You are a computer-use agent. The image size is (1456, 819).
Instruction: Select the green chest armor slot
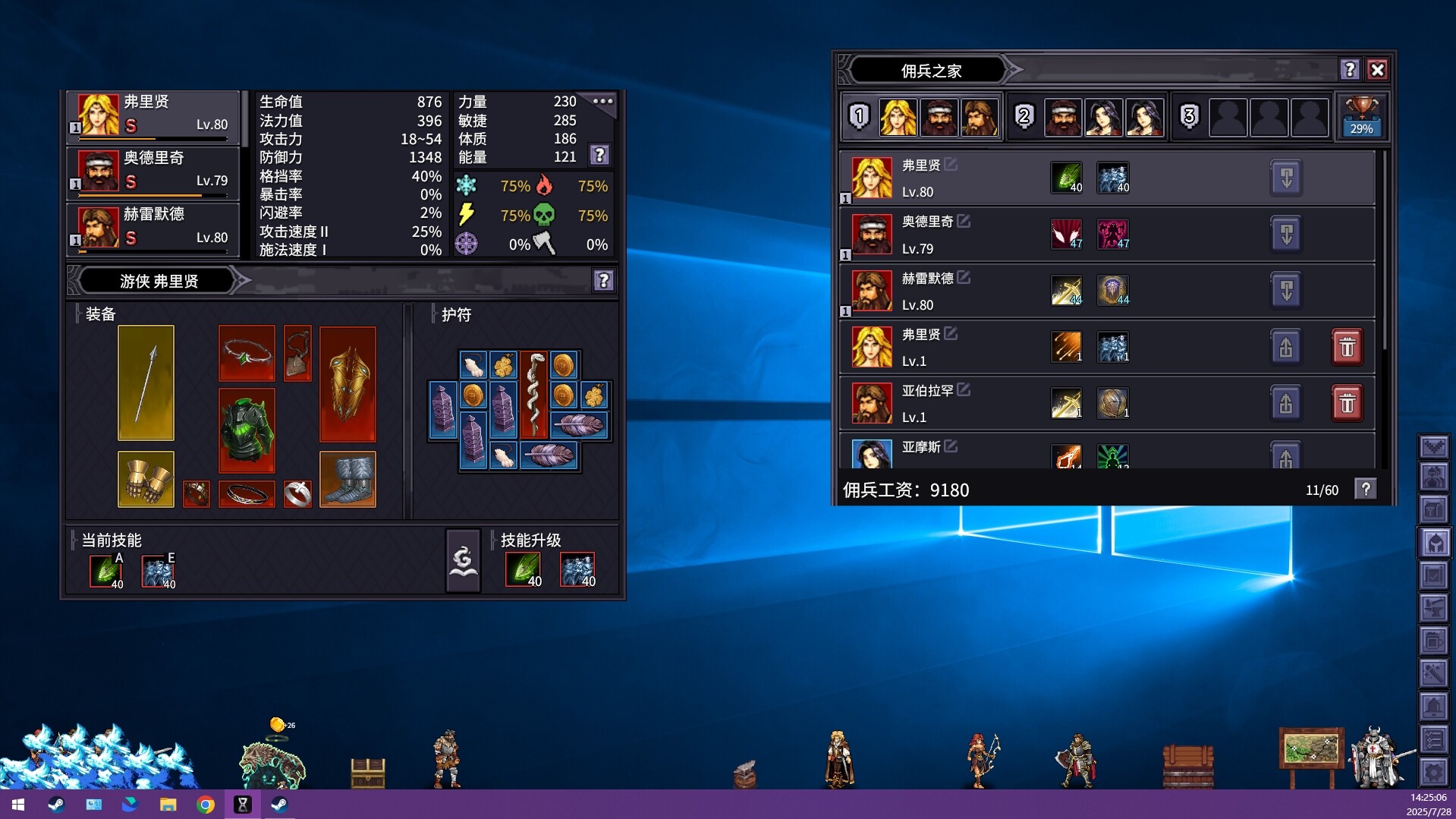tap(247, 430)
